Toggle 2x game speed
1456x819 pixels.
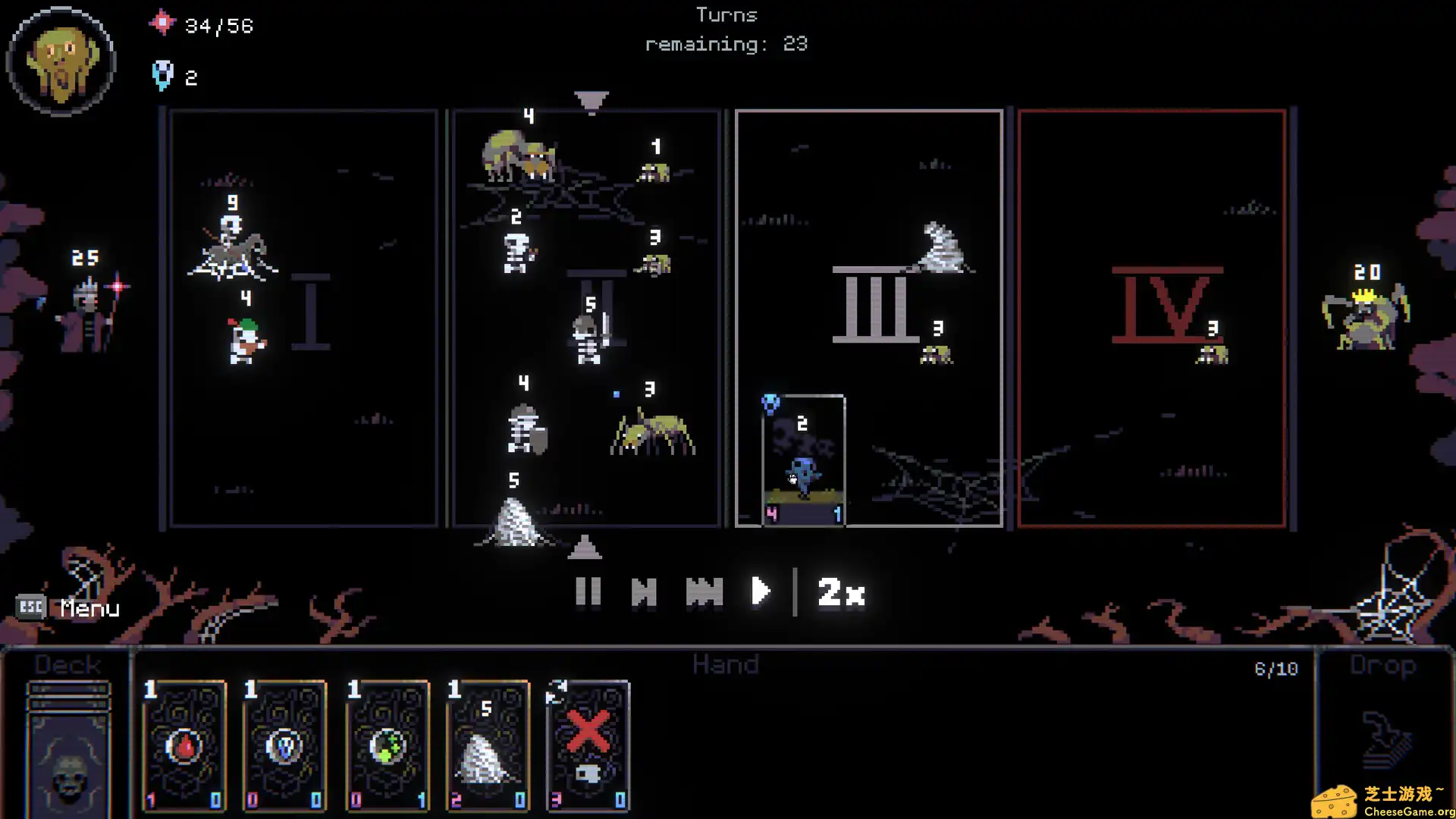(839, 592)
